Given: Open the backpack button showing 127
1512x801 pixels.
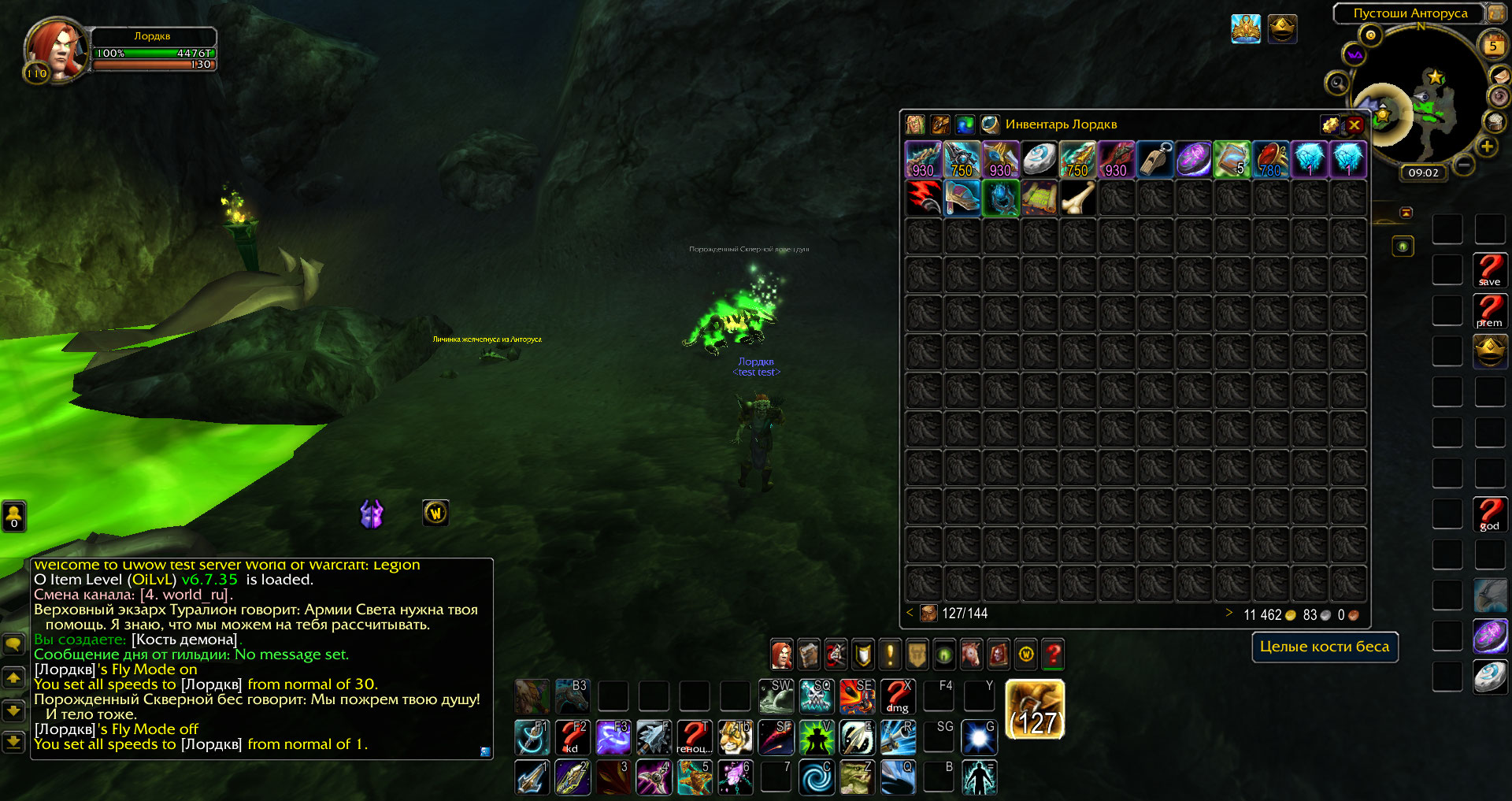Looking at the screenshot, I should pyautogui.click(x=1035, y=710).
